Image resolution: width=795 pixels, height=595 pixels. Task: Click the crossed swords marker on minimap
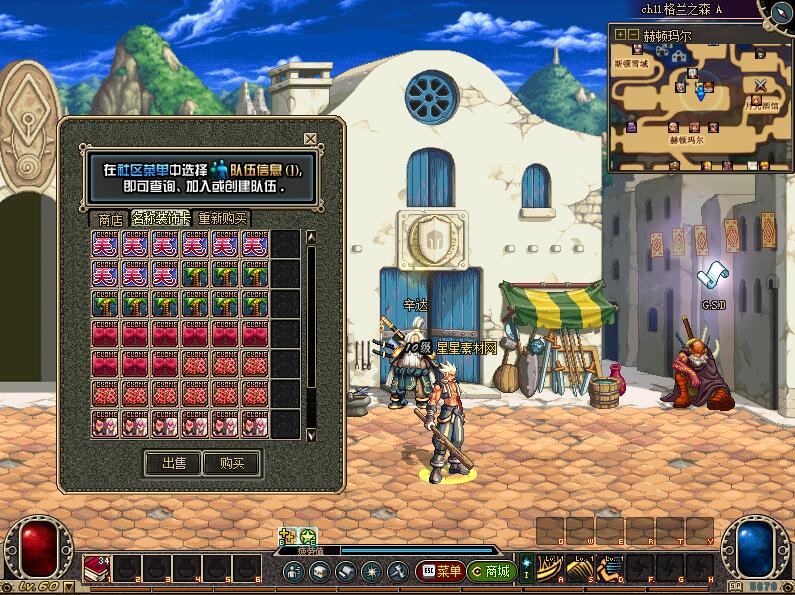[x=760, y=84]
